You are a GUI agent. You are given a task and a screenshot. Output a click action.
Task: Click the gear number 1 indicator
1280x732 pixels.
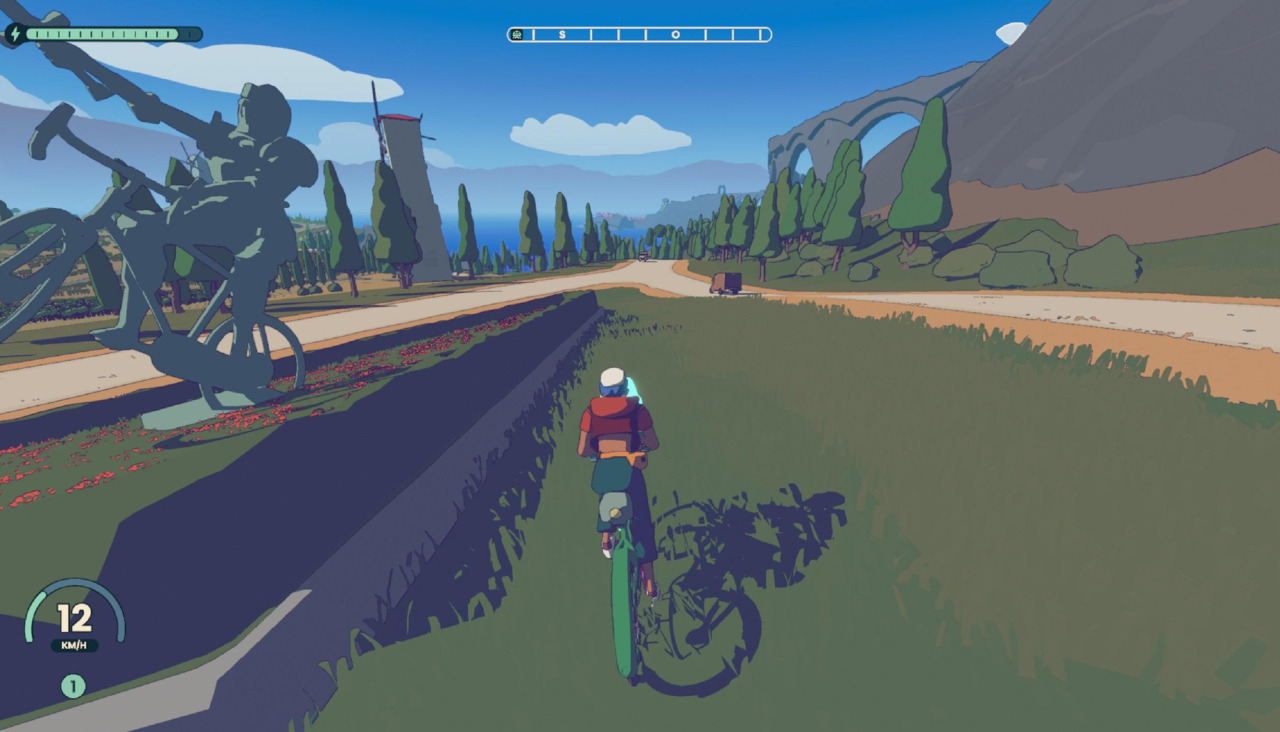[x=73, y=686]
